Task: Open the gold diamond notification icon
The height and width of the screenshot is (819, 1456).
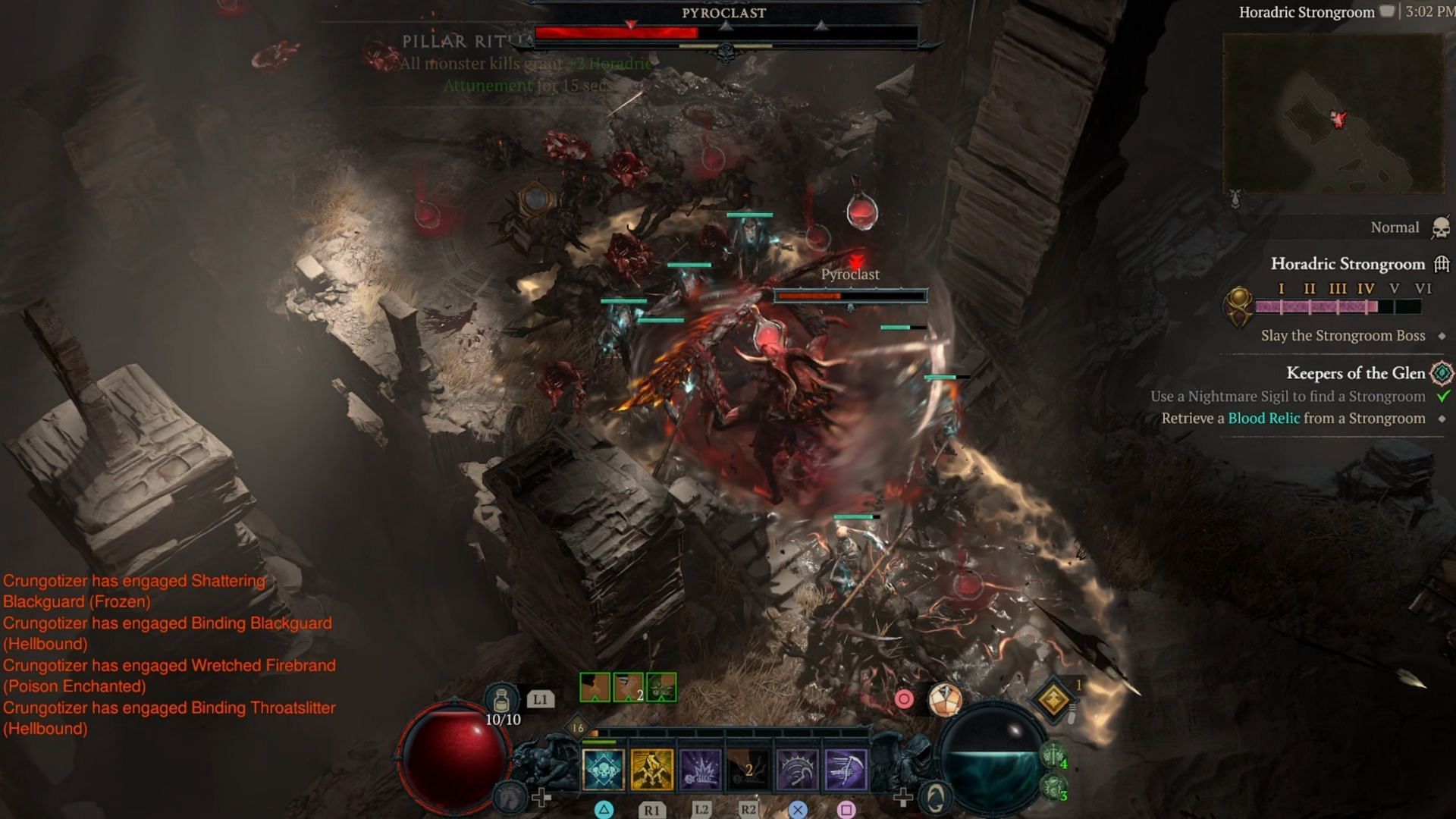Action: pyautogui.click(x=1053, y=699)
